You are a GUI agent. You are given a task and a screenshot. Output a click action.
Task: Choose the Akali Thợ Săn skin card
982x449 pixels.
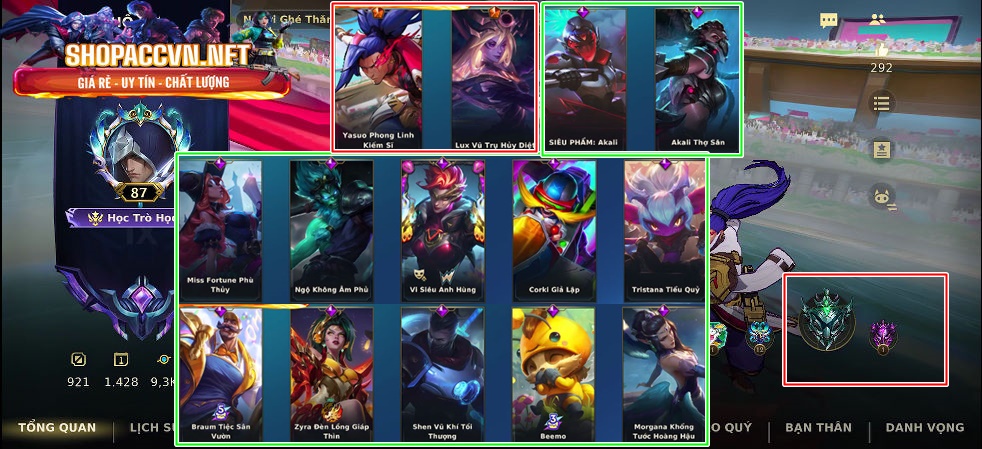point(697,78)
